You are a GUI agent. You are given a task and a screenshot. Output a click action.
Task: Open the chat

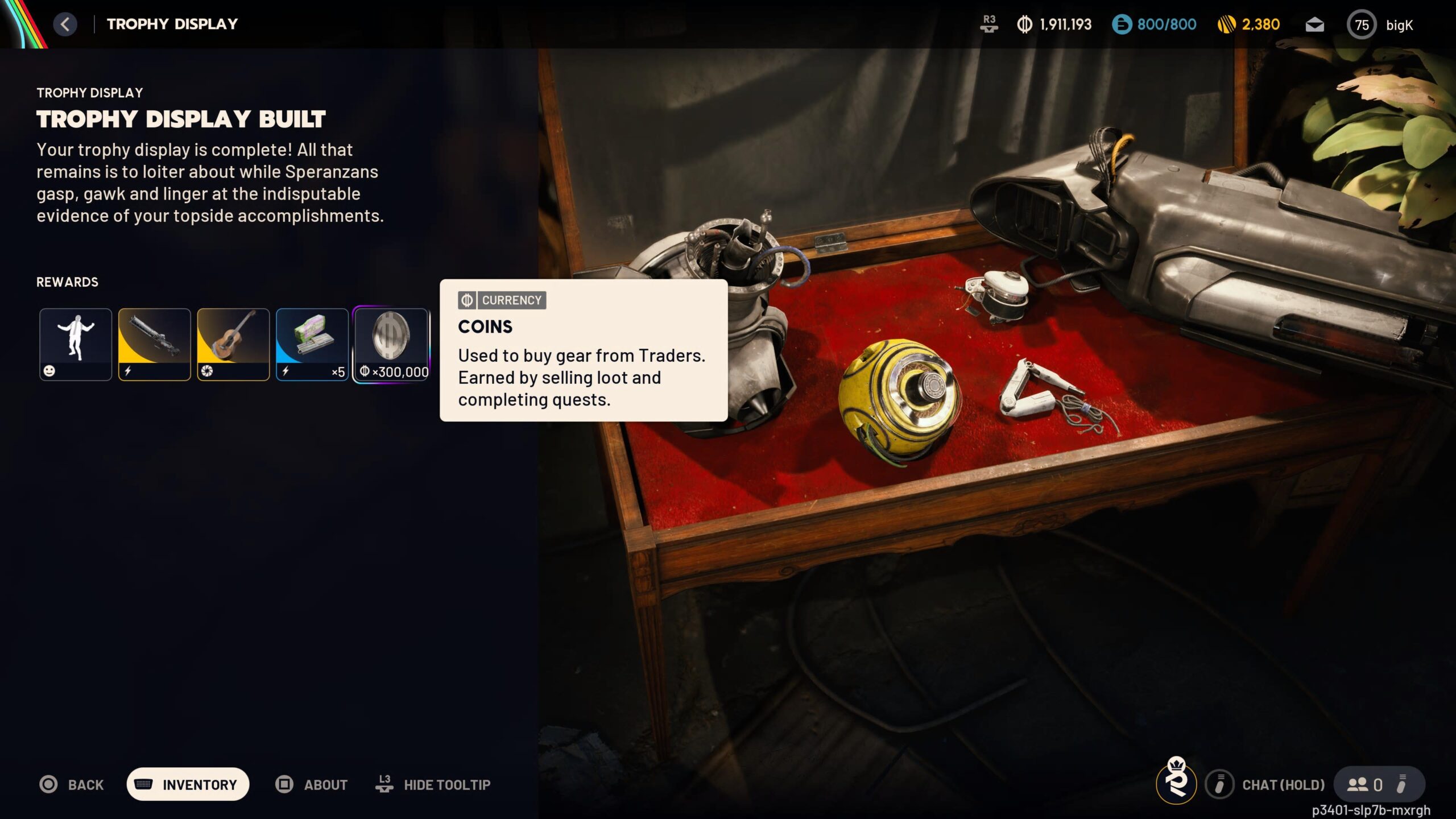1266,785
